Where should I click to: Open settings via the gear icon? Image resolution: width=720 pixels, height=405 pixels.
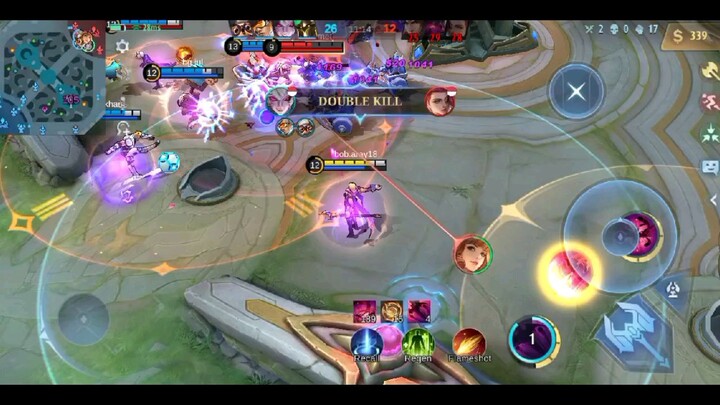point(122,46)
